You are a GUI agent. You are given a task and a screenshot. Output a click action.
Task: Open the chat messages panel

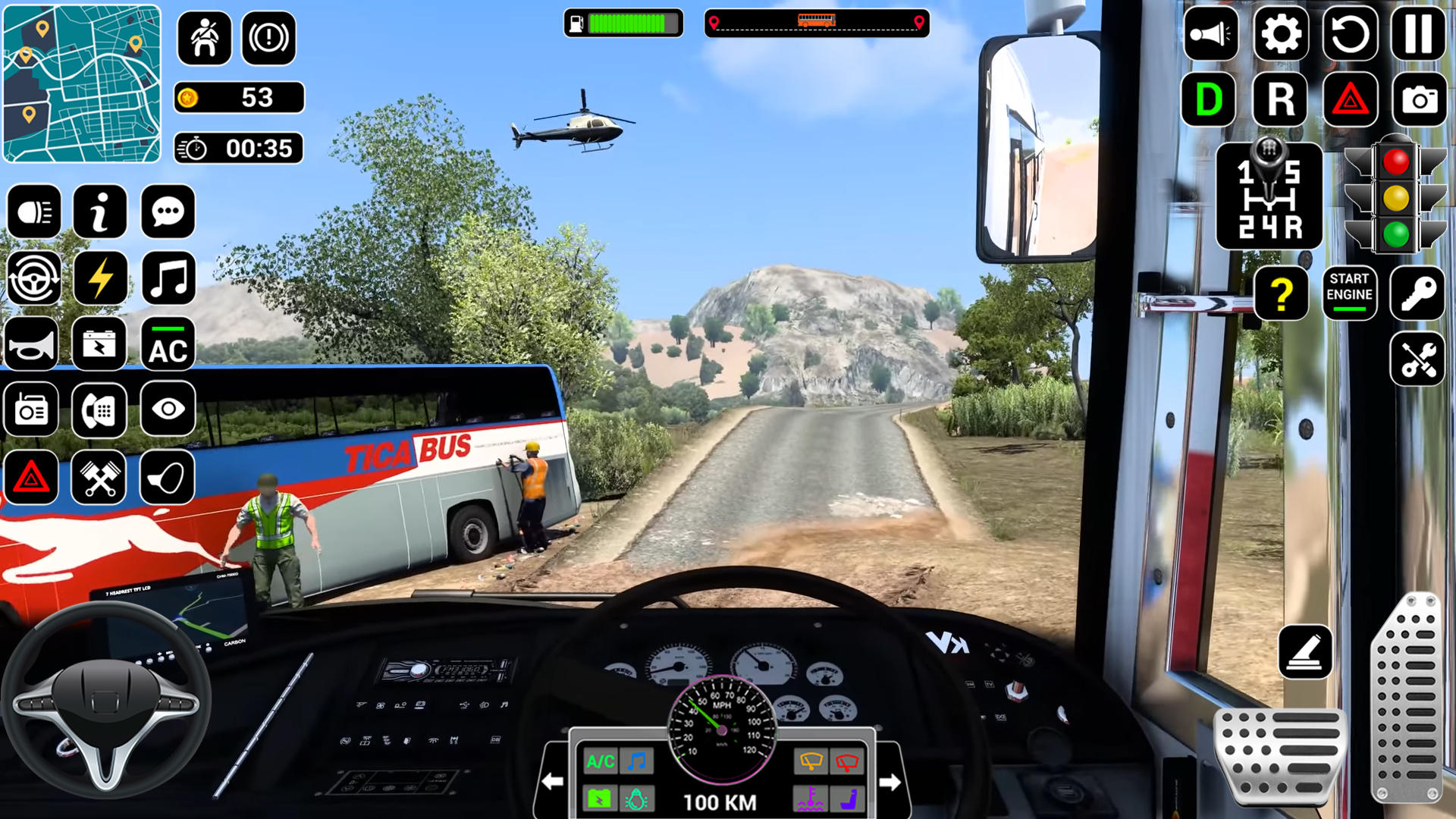click(170, 212)
